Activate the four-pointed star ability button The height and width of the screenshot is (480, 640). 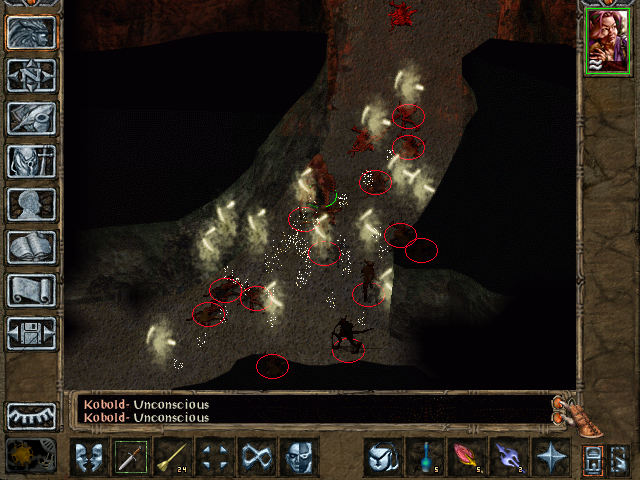coord(550,457)
